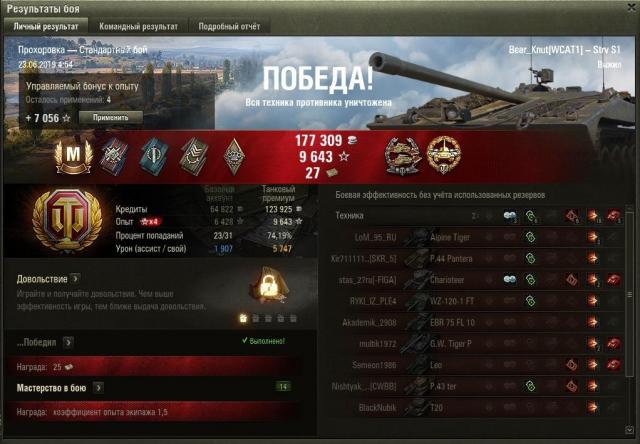Image resolution: width=640 pixels, height=444 pixels.
Task: Open the Подробный отчёт tab
Action: click(x=229, y=26)
